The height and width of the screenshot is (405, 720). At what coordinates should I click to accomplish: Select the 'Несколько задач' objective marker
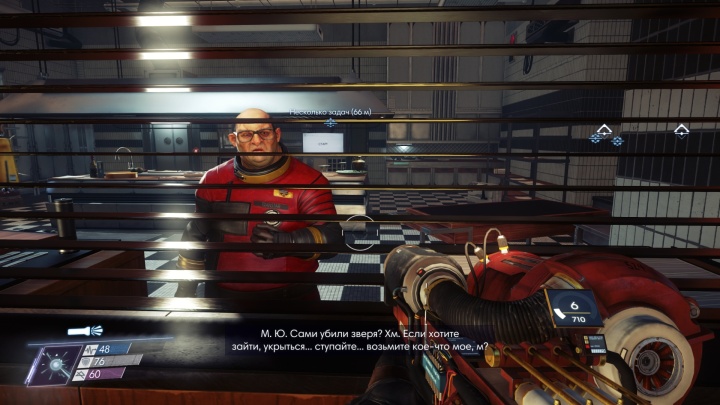coord(330,123)
